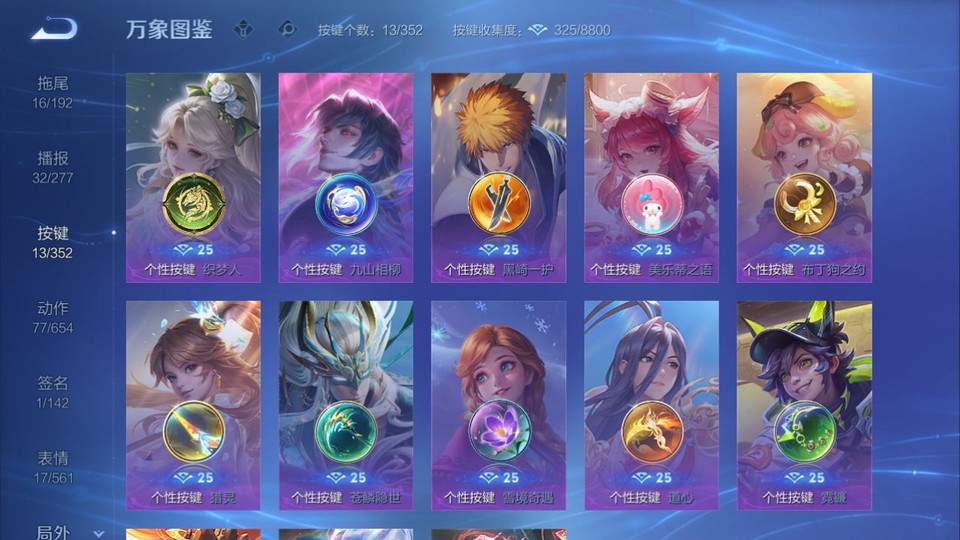This screenshot has width=960, height=540.
Task: Open the 播报 category
Action: [x=53, y=166]
